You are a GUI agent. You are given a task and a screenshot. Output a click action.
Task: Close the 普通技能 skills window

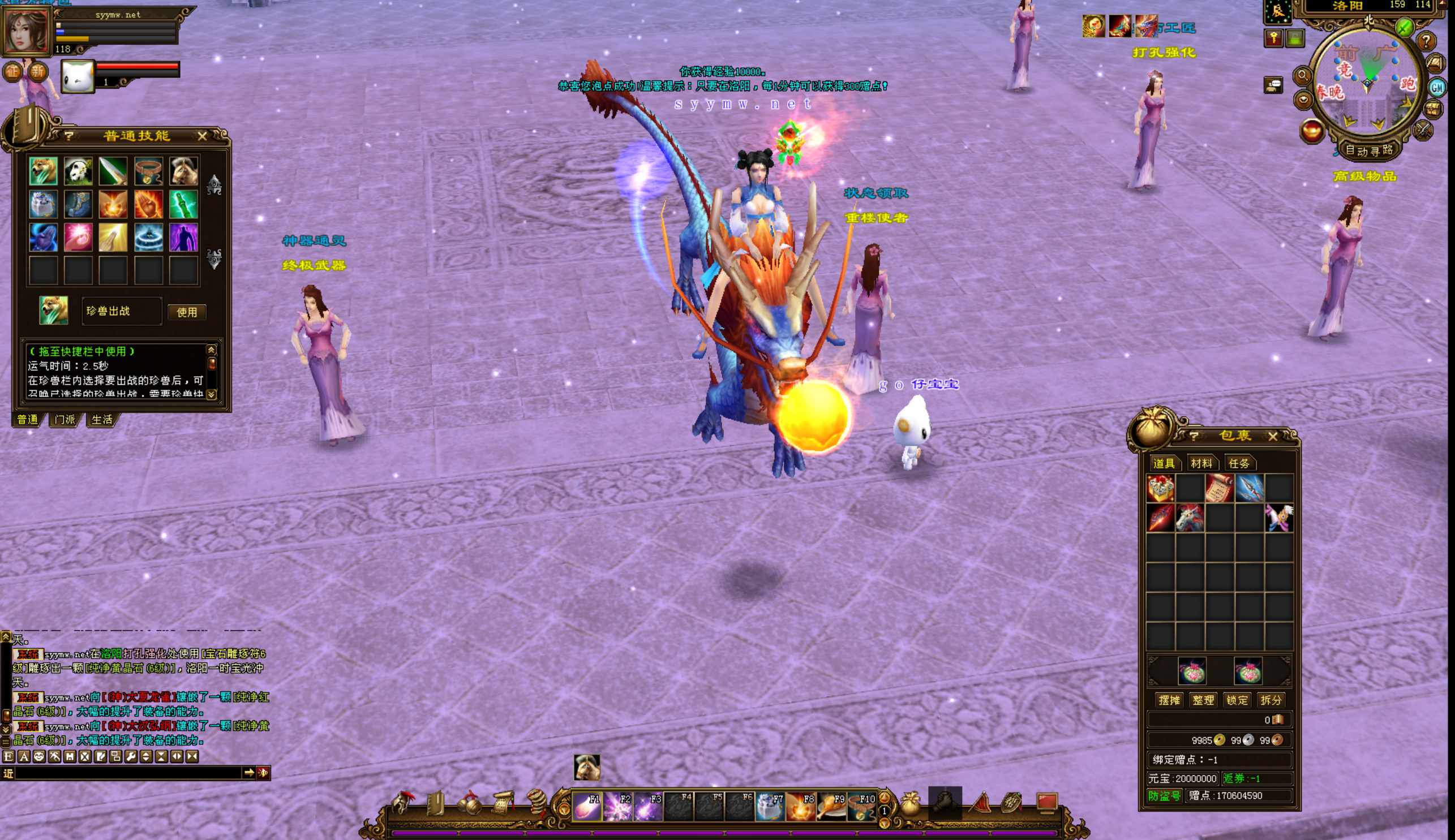click(202, 136)
